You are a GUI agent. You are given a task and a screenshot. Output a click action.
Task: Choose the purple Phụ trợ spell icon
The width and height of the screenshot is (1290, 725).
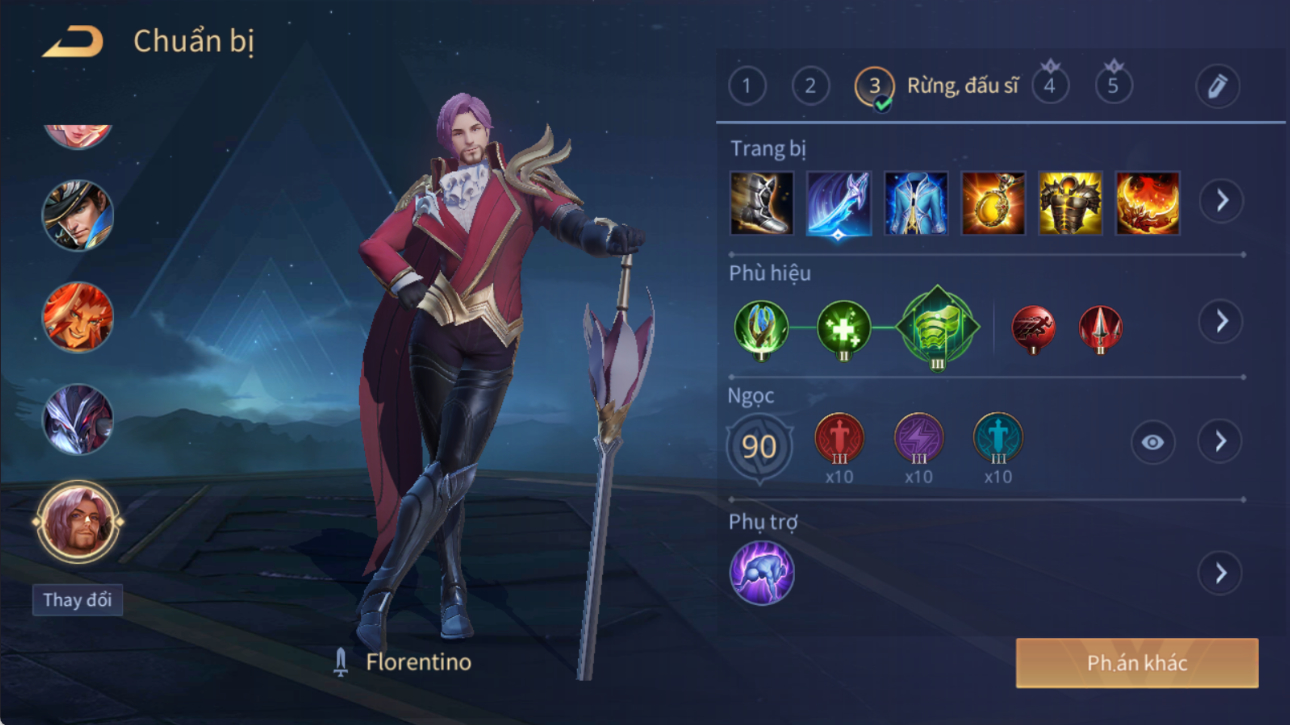(762, 573)
